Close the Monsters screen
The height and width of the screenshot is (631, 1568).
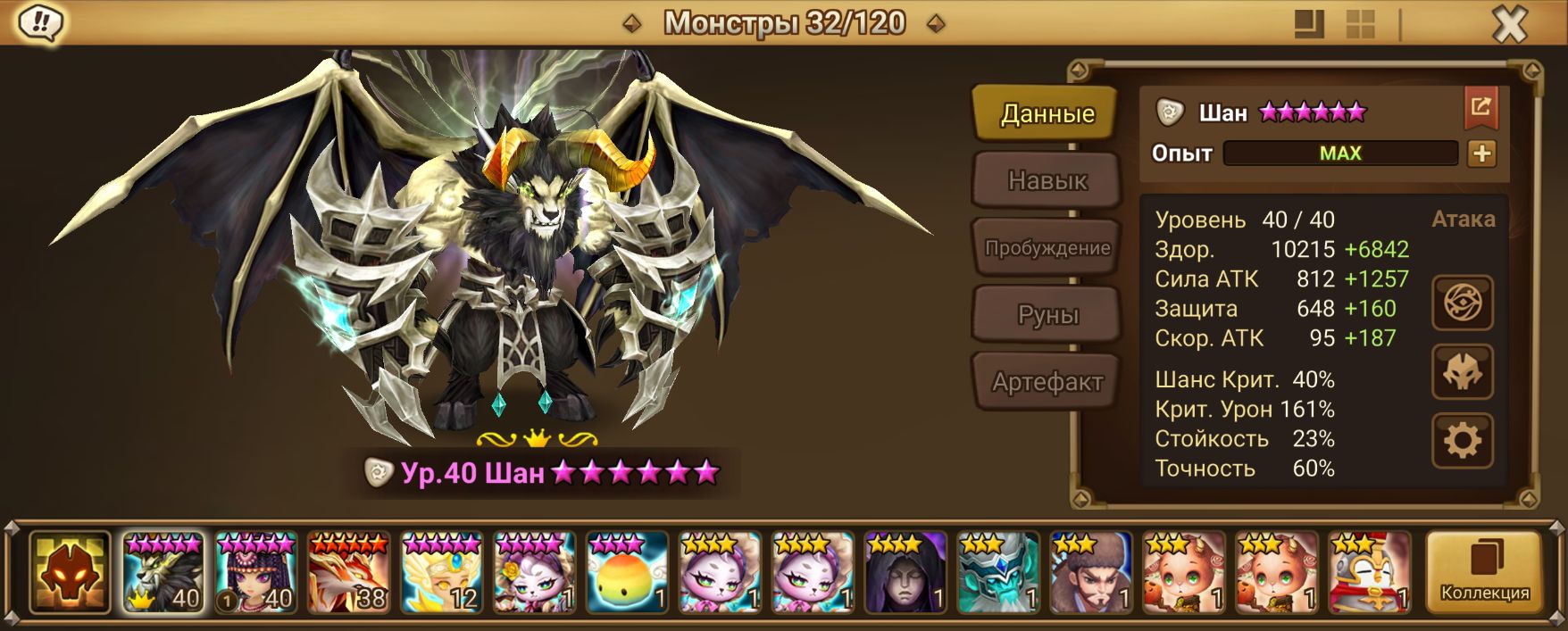coord(1509,25)
